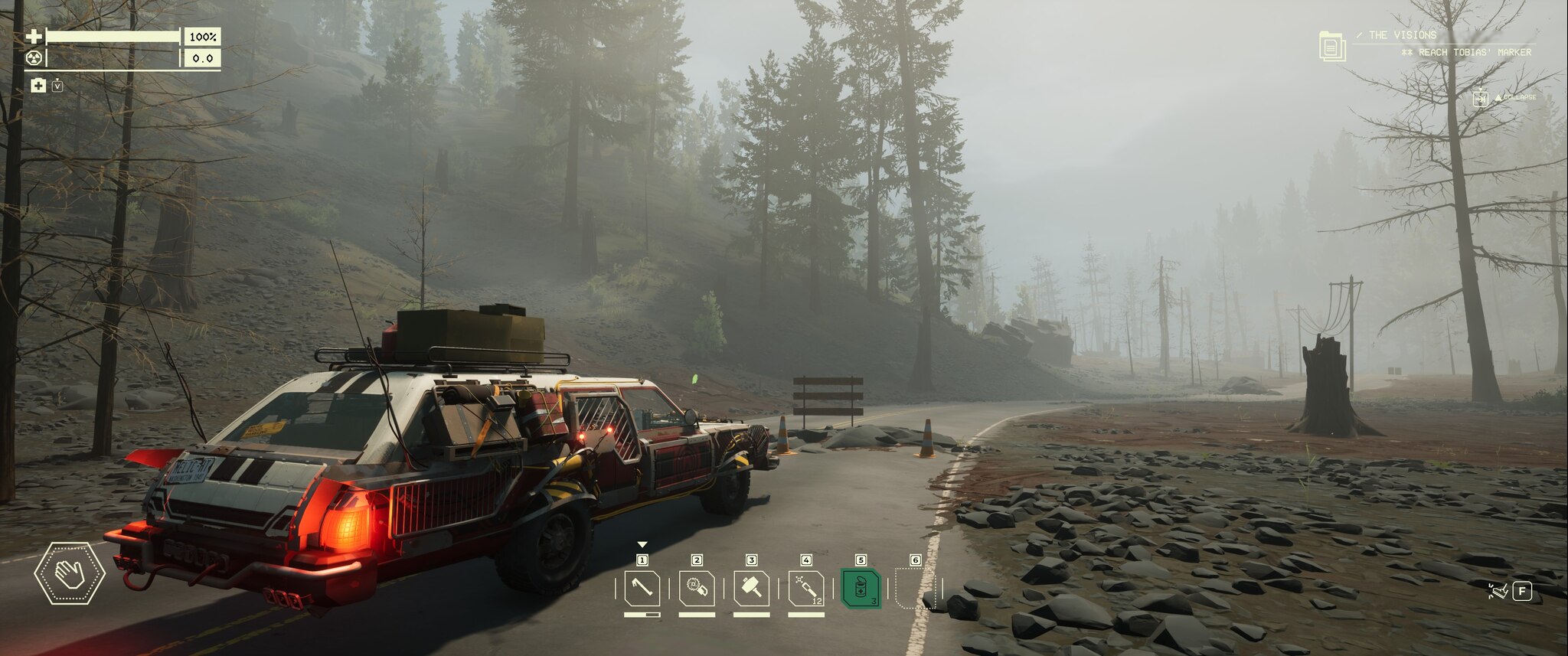The image size is (1568, 656).
Task: Click The Visions objective tracker title
Action: (1402, 35)
